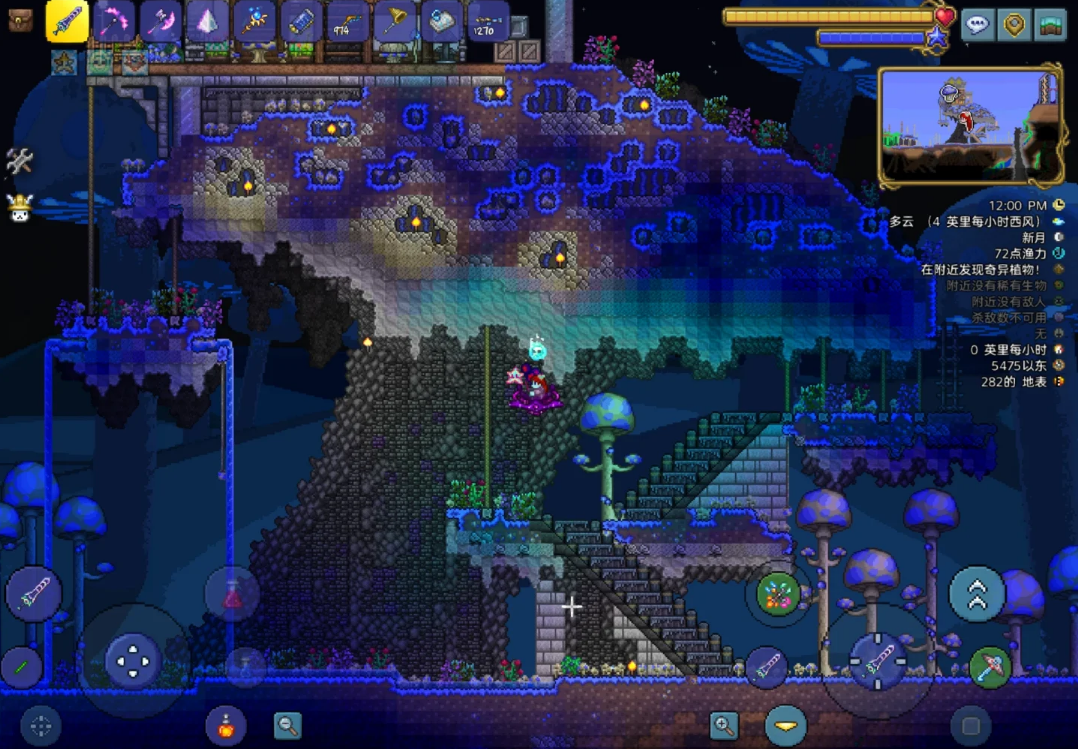Tap the gold map pin button
The height and width of the screenshot is (749, 1078).
click(x=1014, y=24)
